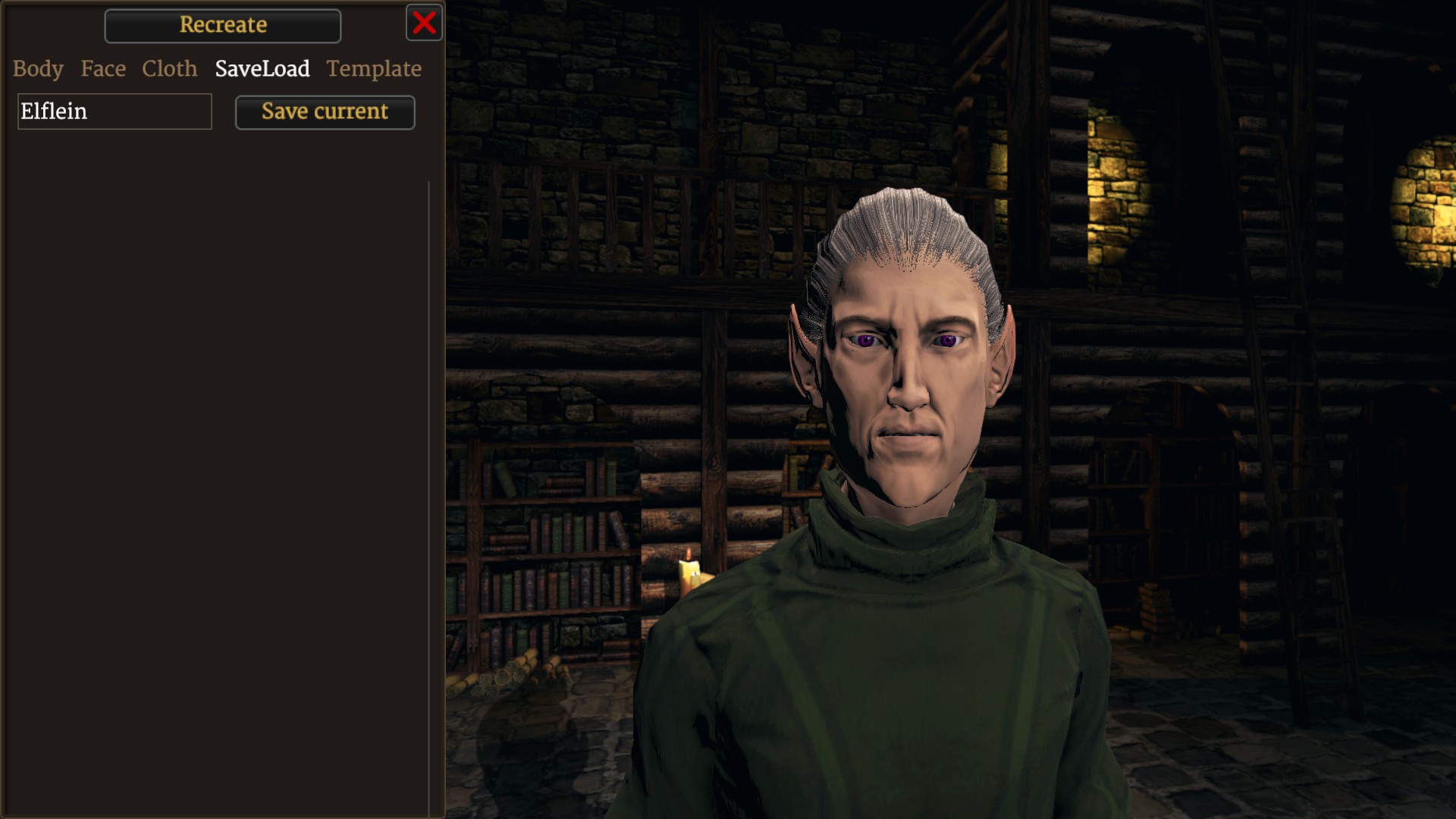Open the Face tab
The height and width of the screenshot is (819, 1456).
click(103, 69)
